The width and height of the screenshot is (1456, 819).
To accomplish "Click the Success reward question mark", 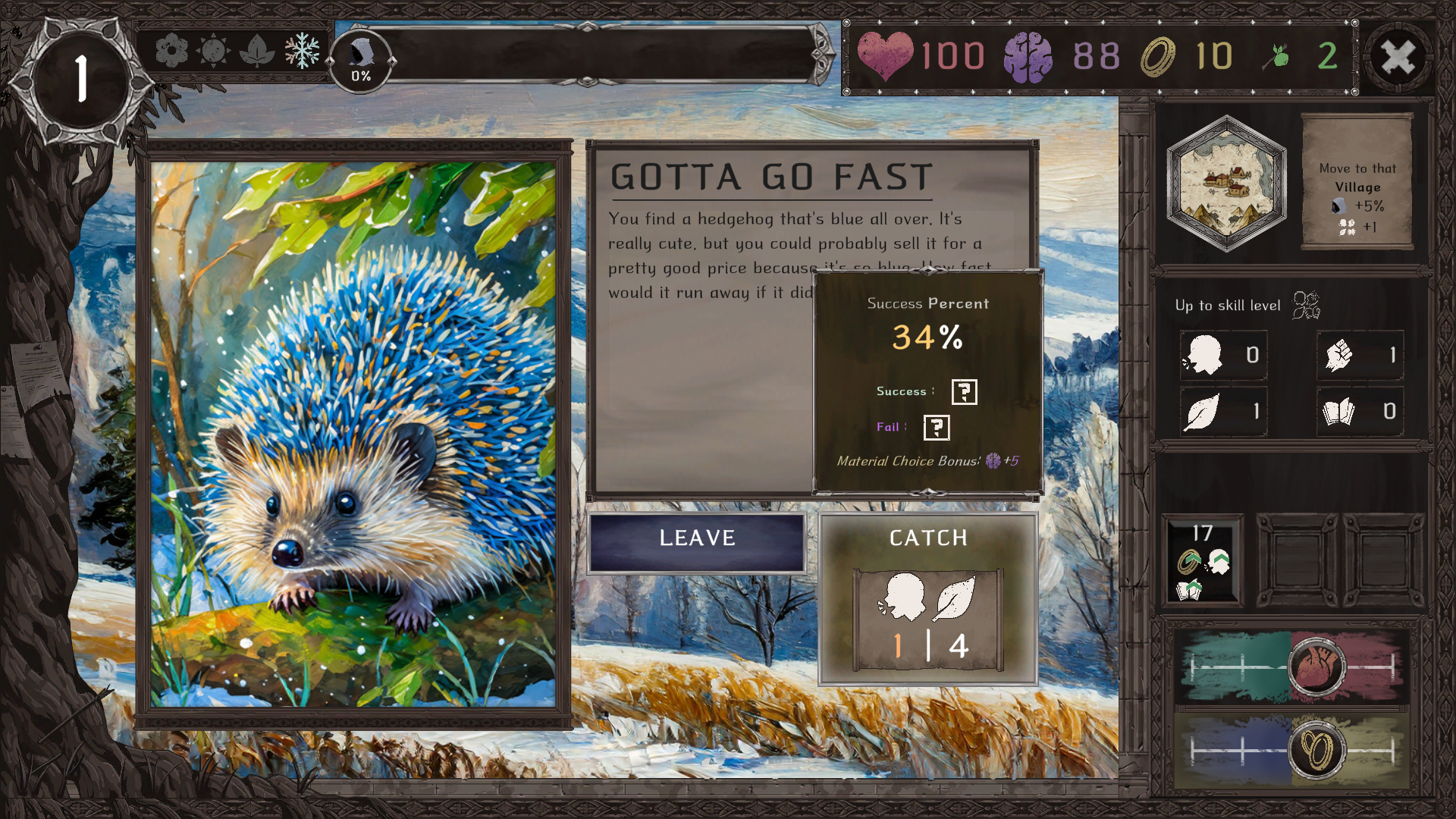I will tap(964, 392).
